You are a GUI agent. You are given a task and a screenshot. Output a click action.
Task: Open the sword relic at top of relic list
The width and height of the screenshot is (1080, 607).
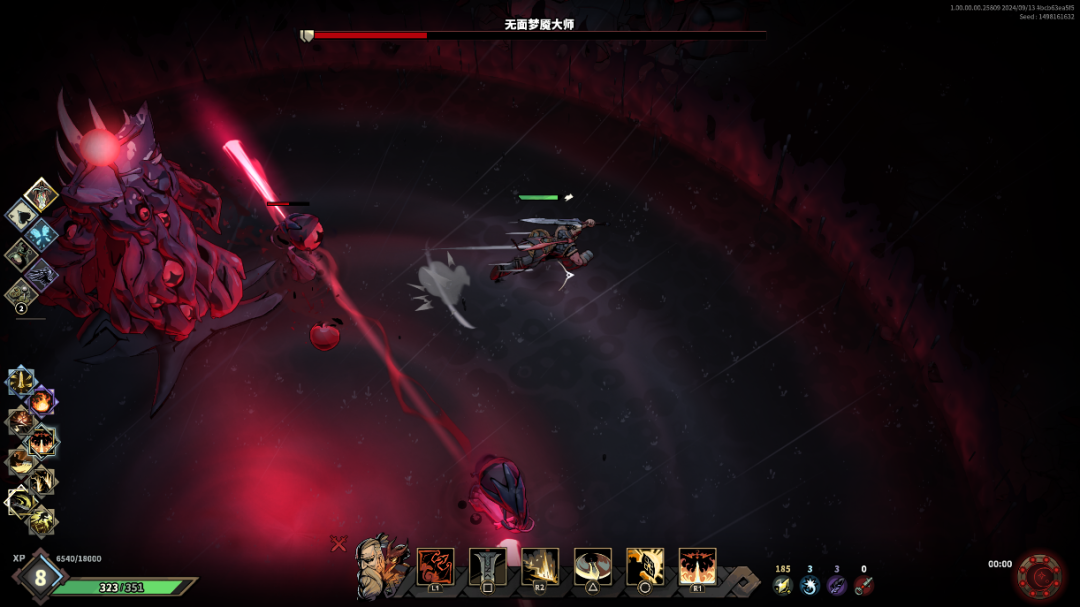point(41,195)
